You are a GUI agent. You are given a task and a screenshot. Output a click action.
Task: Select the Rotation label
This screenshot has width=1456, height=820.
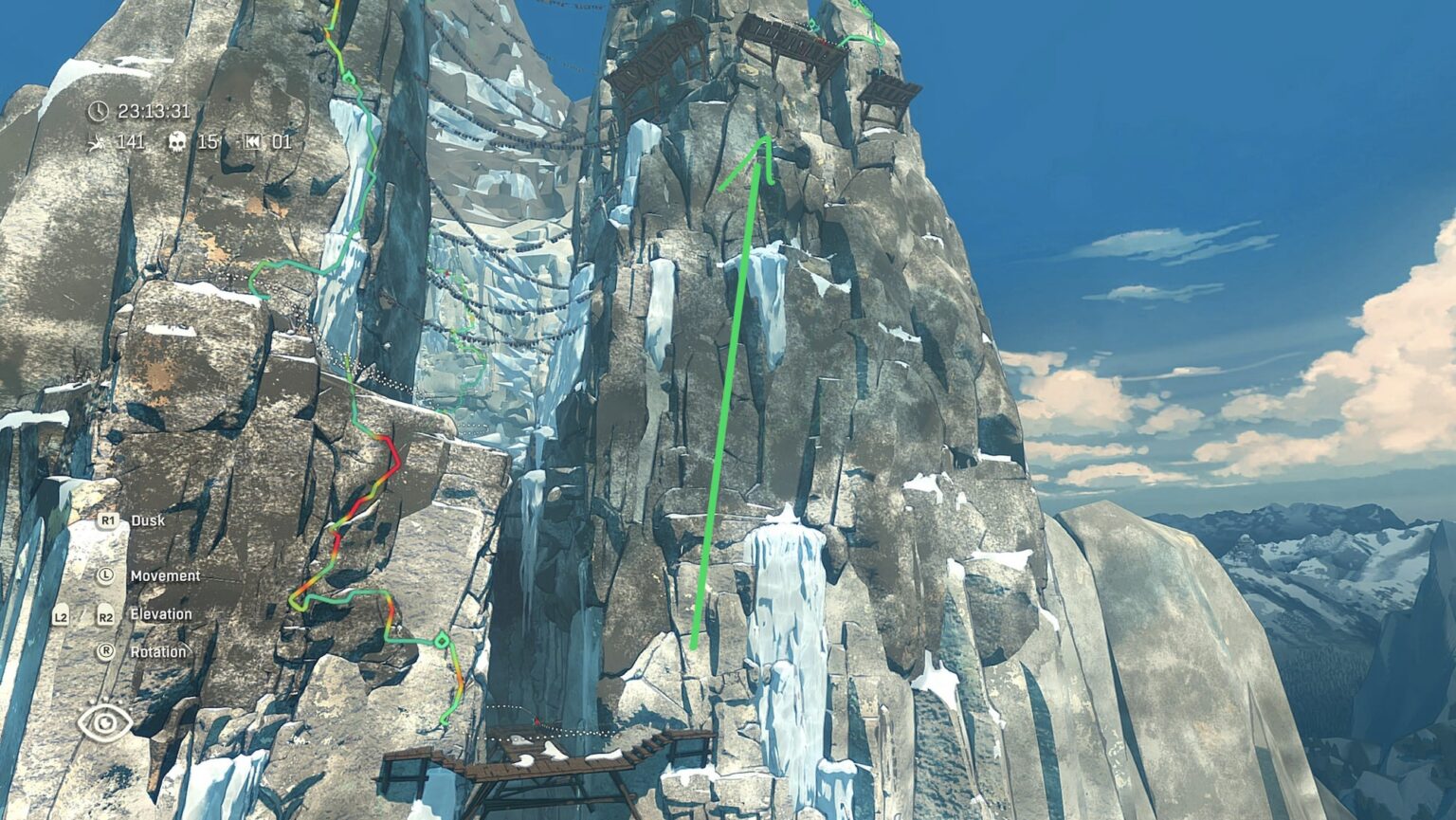(159, 652)
